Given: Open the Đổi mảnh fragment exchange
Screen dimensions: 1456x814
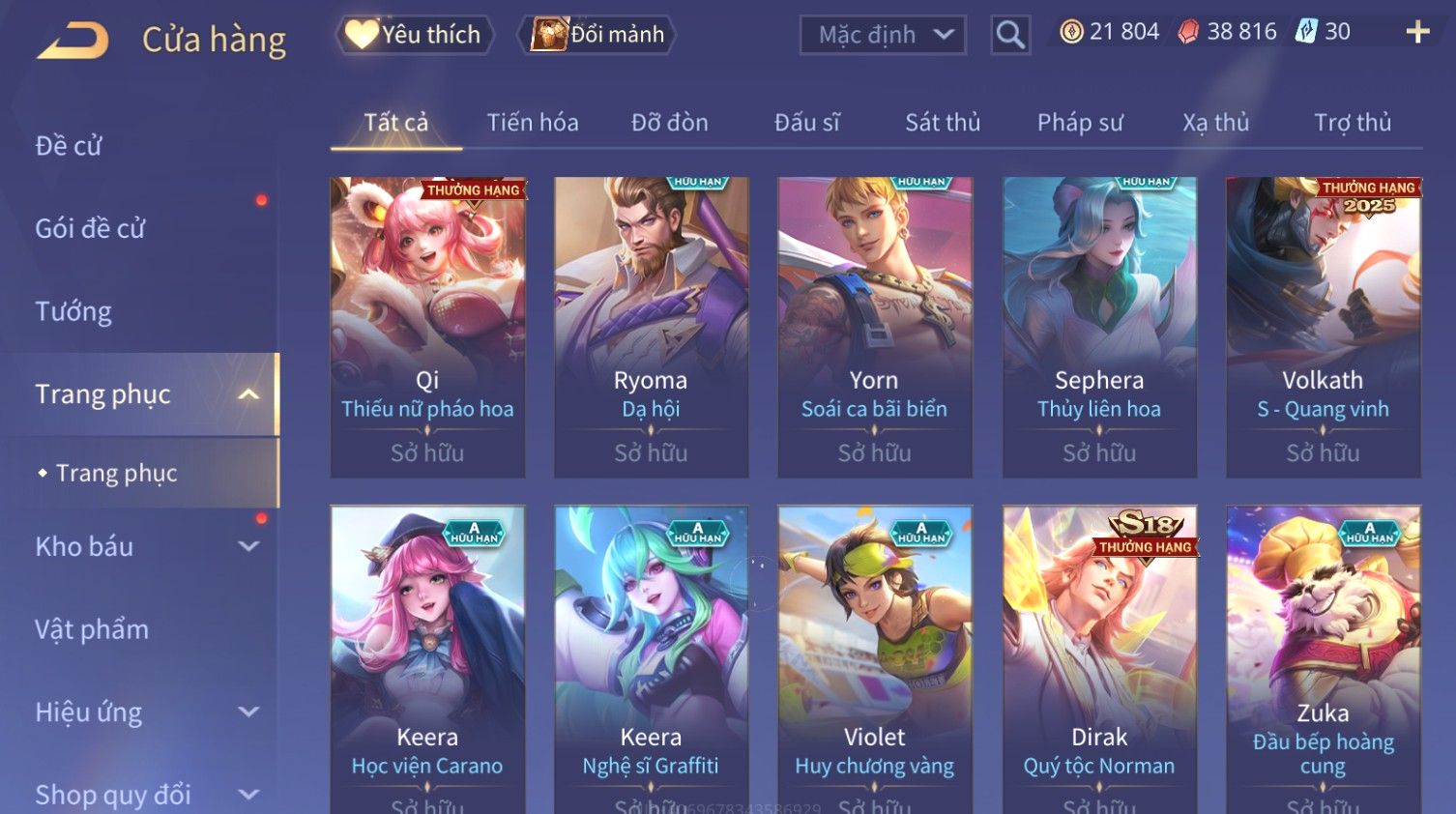Looking at the screenshot, I should [x=597, y=35].
